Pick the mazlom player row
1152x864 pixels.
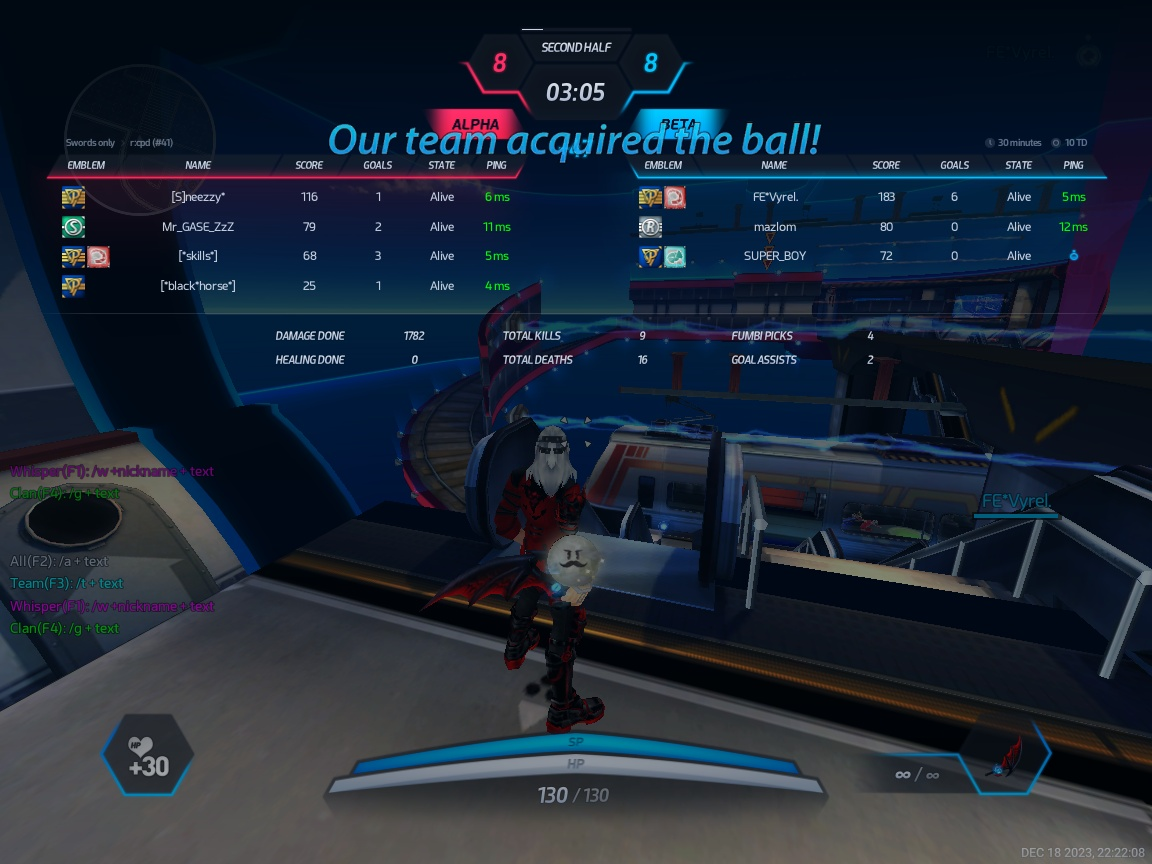775,227
